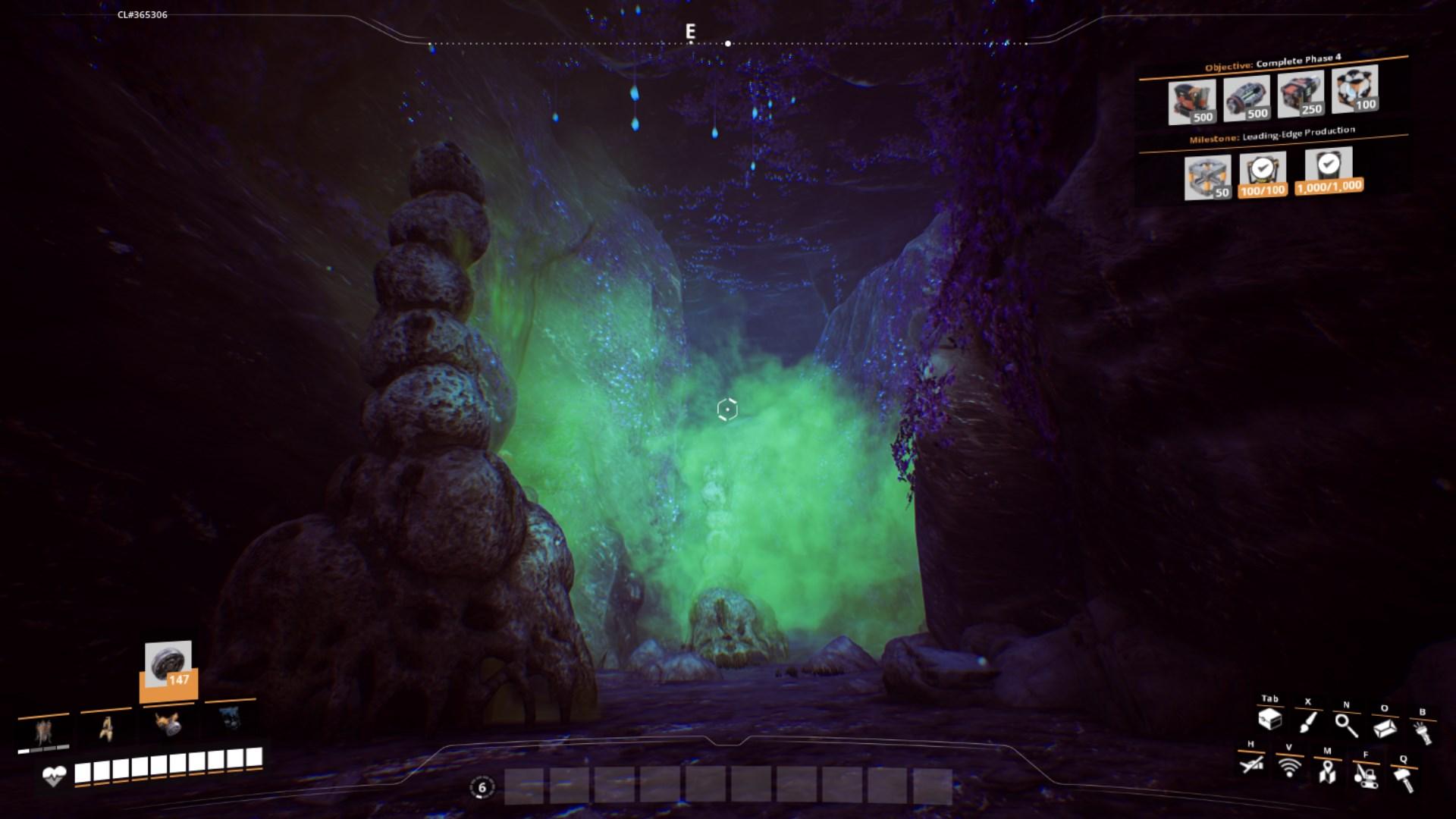Click the milestone item showing 1,000/1,000
The image size is (1456, 819).
click(x=1329, y=171)
